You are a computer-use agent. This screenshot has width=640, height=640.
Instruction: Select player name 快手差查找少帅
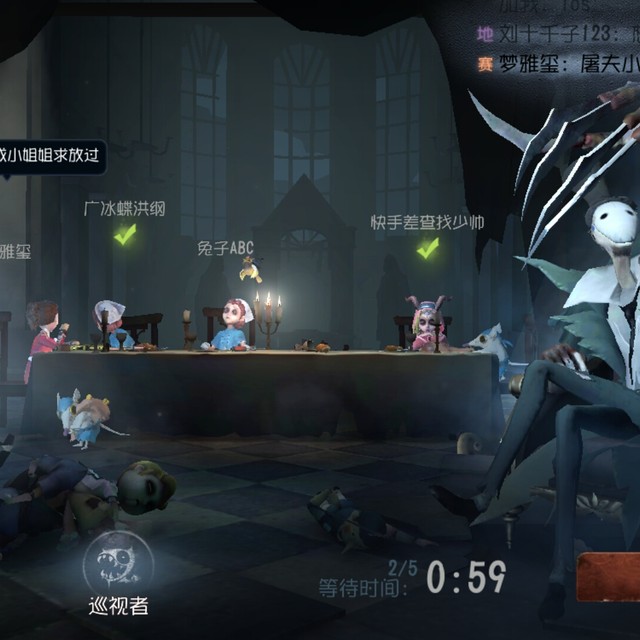coord(427,222)
